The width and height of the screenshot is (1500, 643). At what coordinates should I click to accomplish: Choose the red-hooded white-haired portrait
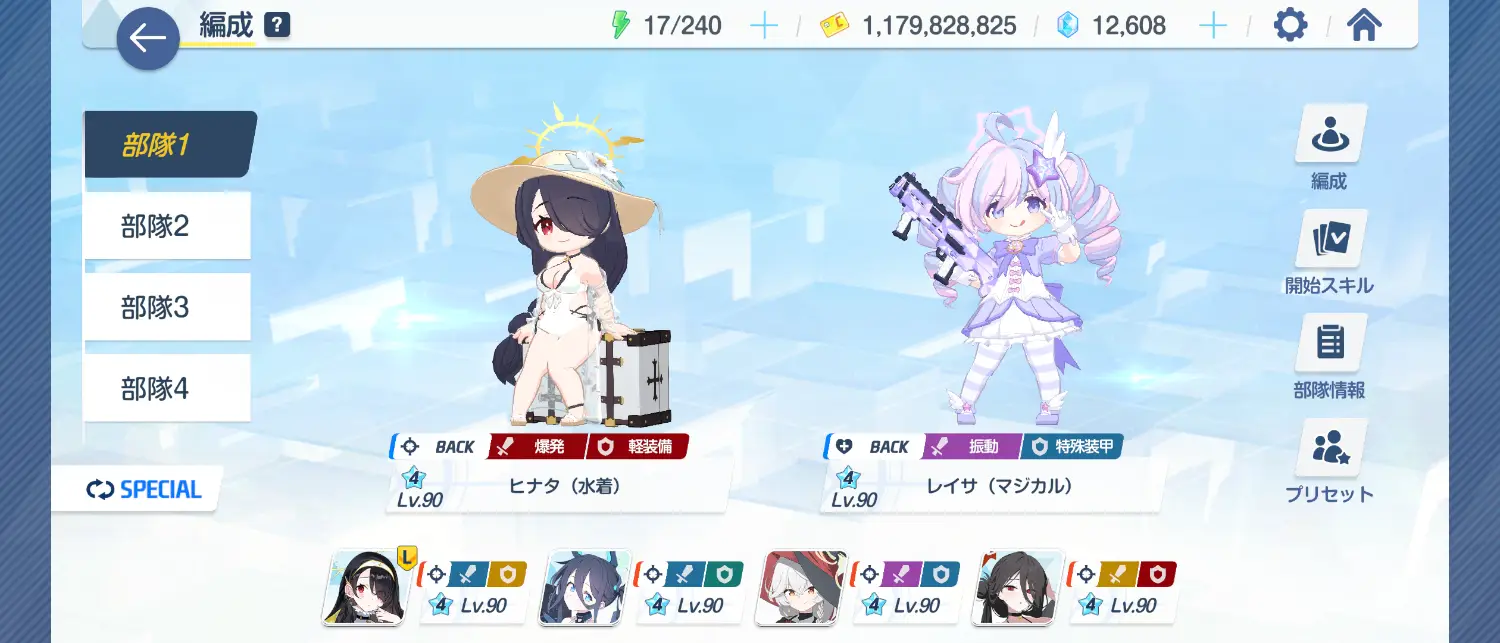pos(803,588)
